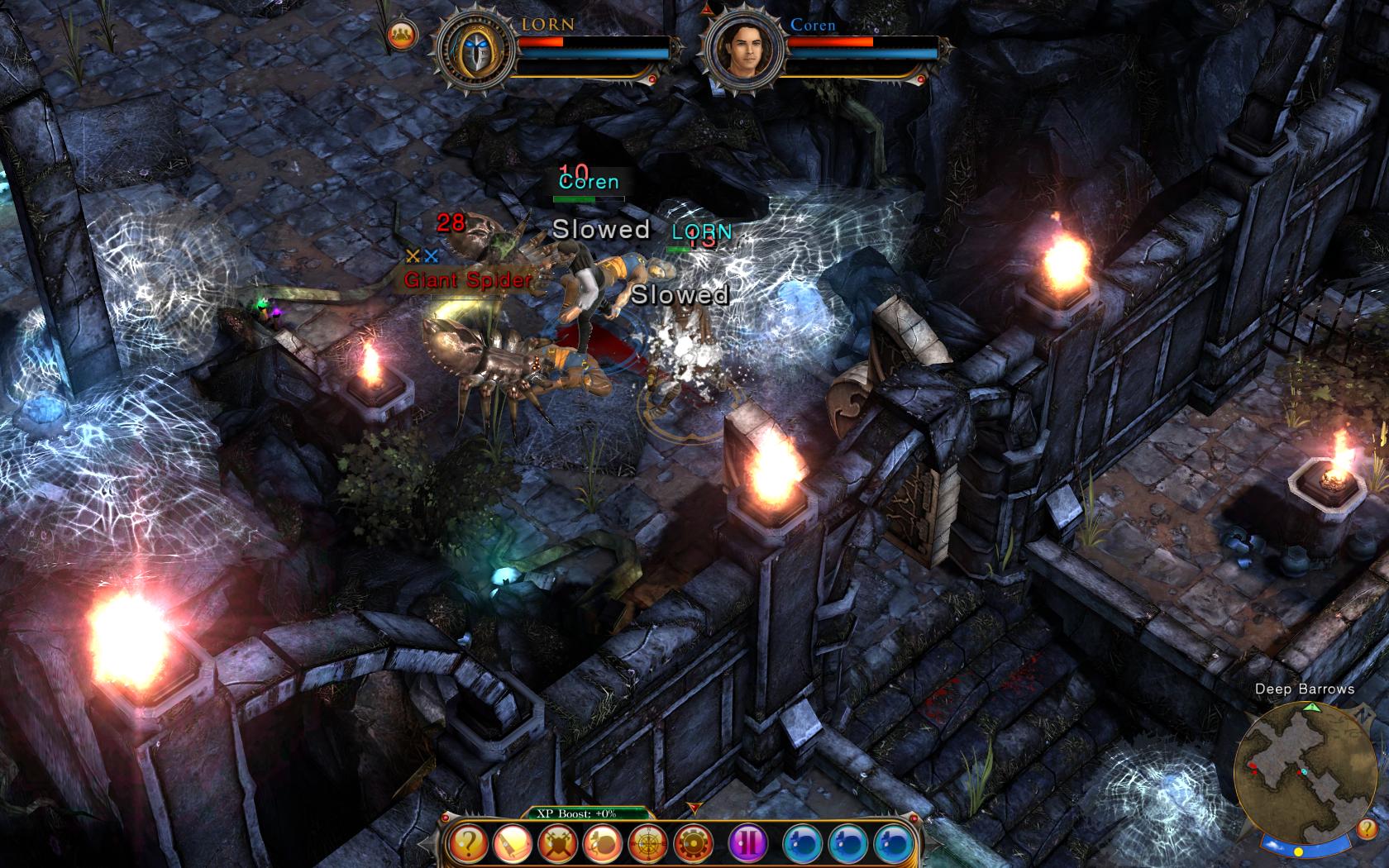Click the Deep Barrows minimap
The image size is (1389, 868).
pos(1297,770)
